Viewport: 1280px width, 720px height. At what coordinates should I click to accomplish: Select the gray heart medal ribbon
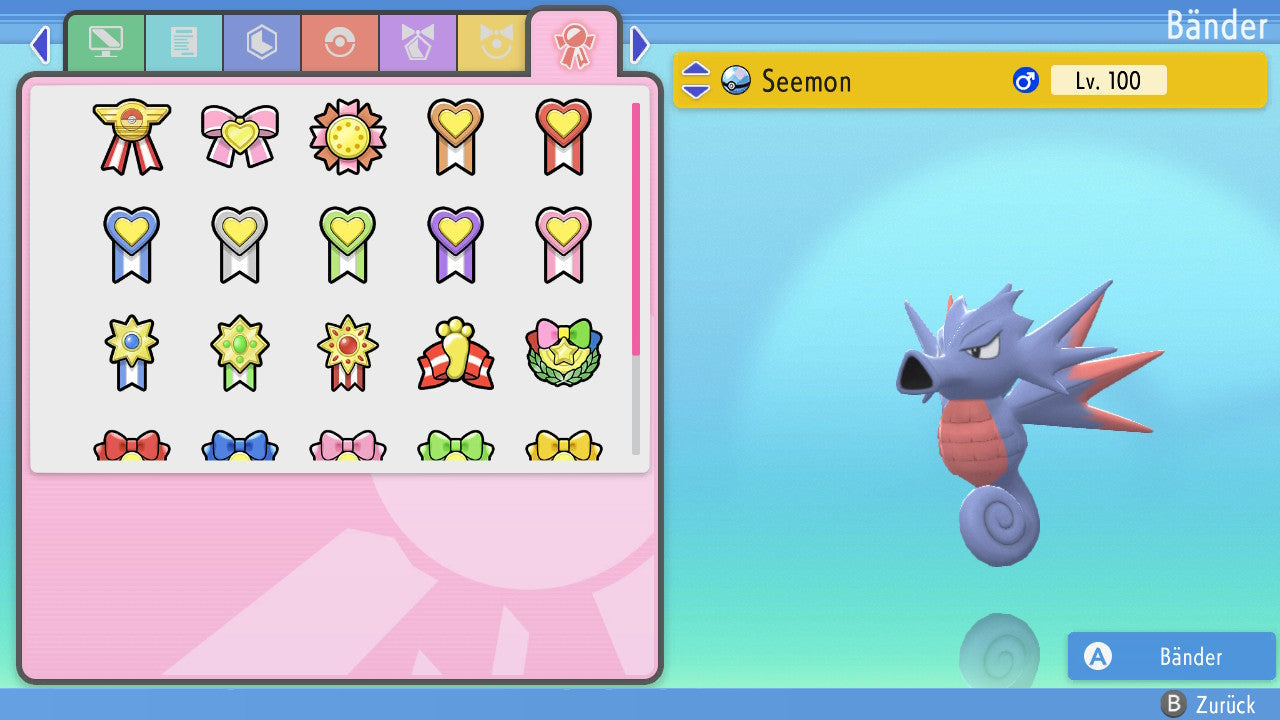pyautogui.click(x=239, y=244)
